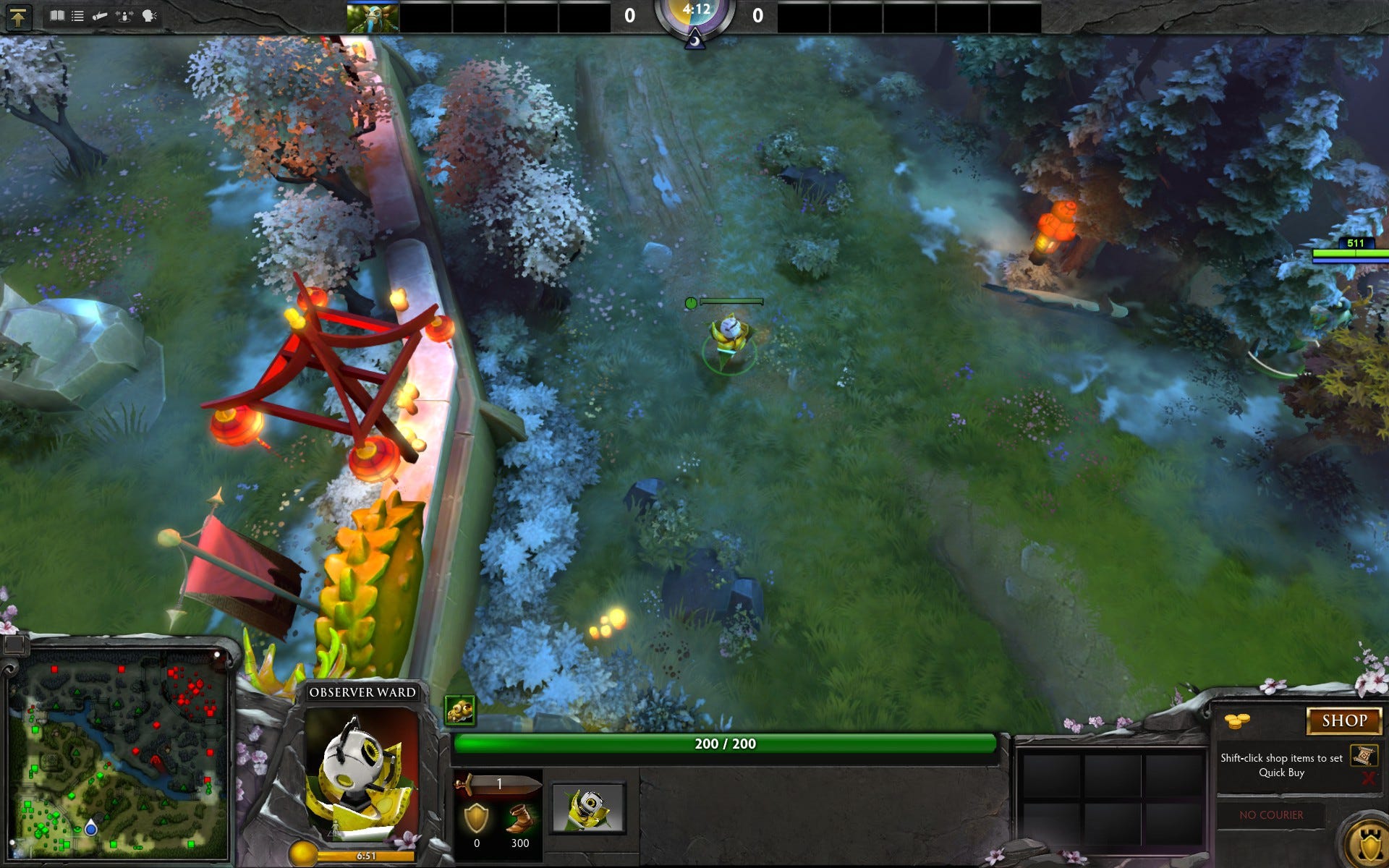Screen dimensions: 1389x868
Task: Open the open-book library icon
Action: point(57,15)
